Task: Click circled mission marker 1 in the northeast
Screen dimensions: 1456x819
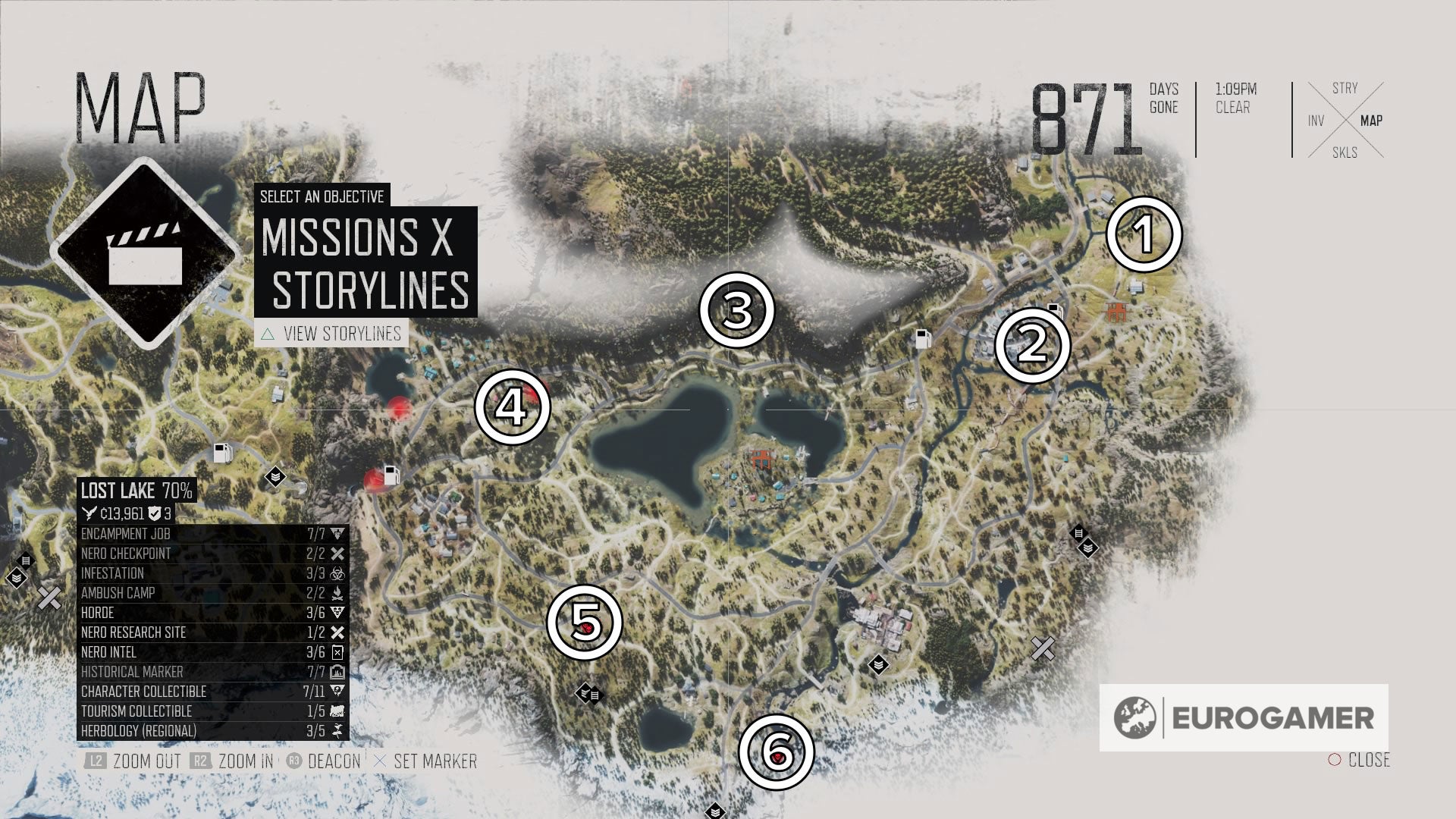Action: [1144, 235]
